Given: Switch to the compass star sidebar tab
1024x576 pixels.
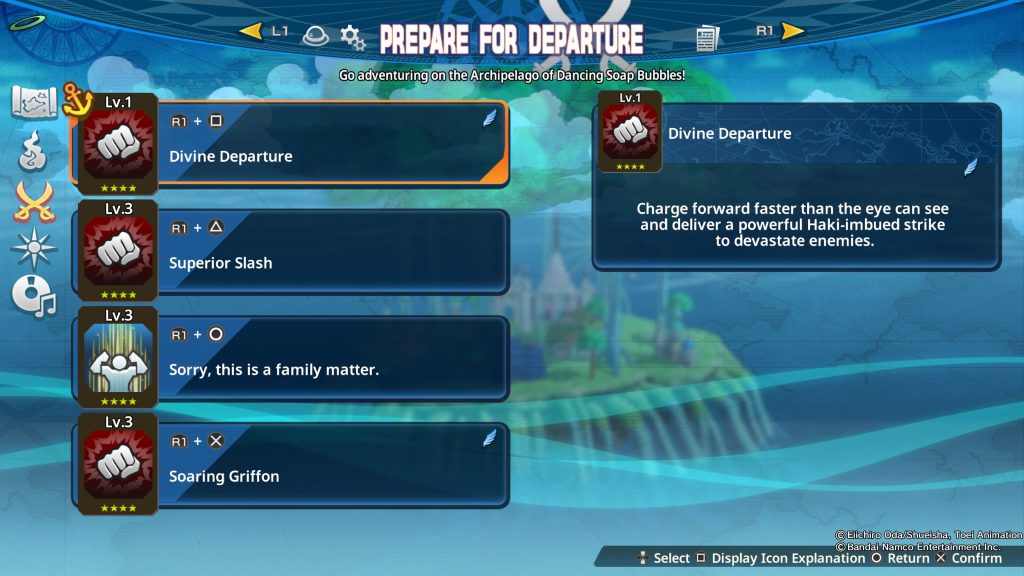Looking at the screenshot, I should (x=34, y=247).
